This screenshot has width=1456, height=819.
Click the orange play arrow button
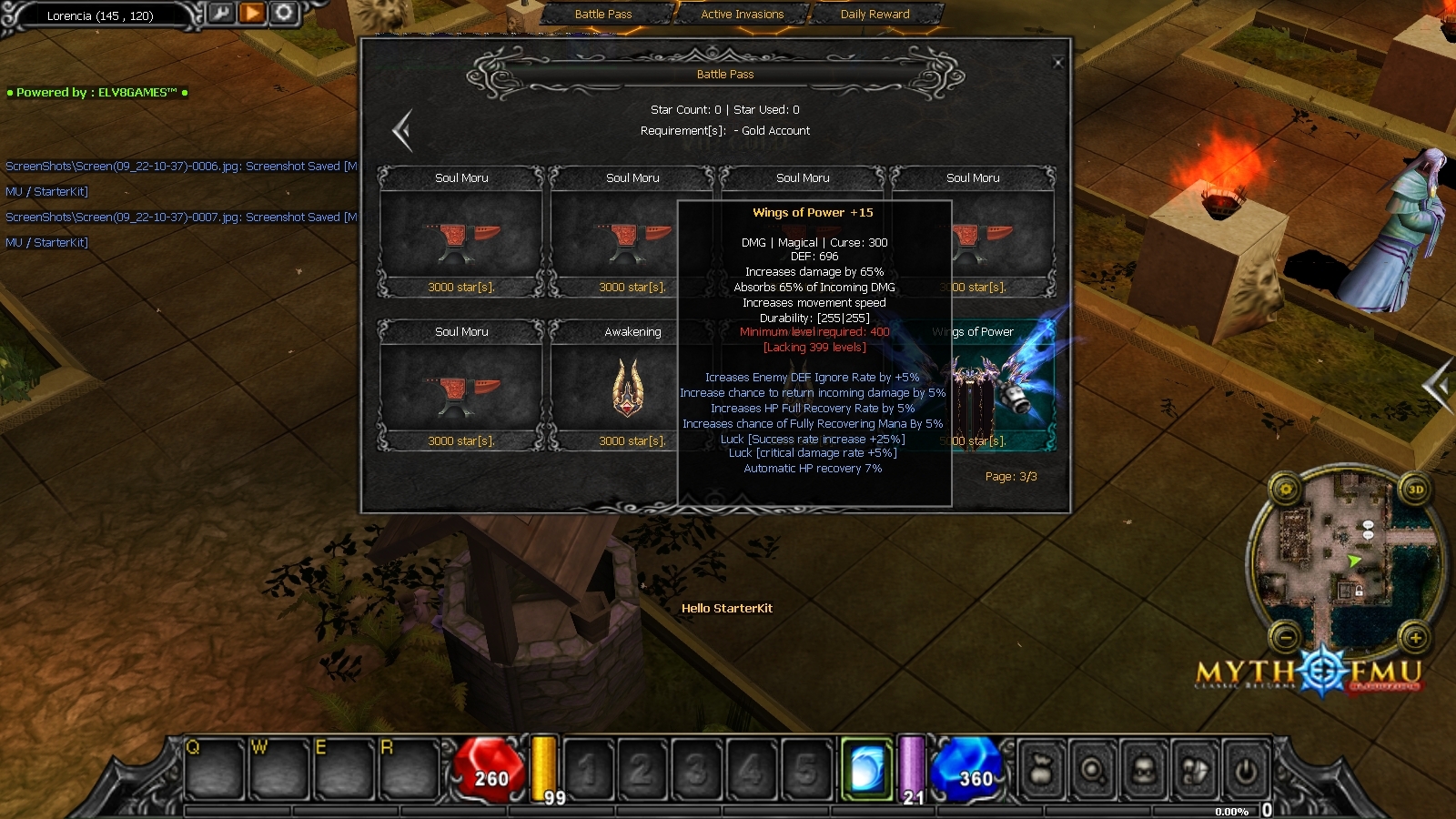tap(252, 13)
